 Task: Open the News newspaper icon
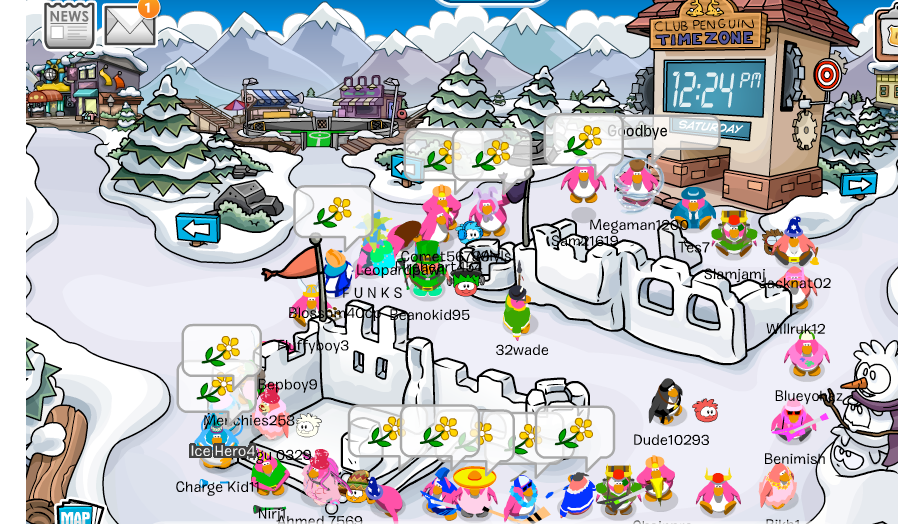(69, 24)
